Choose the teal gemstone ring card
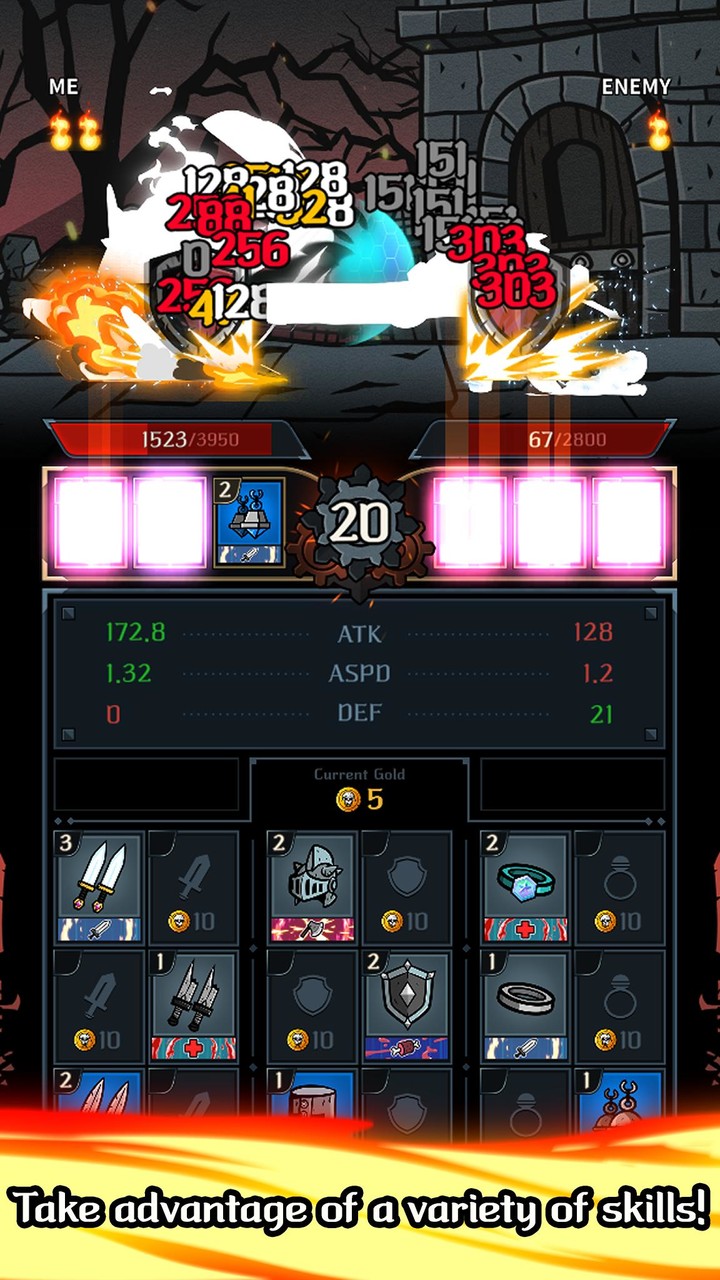This screenshot has height=1280, width=720. coord(525,886)
